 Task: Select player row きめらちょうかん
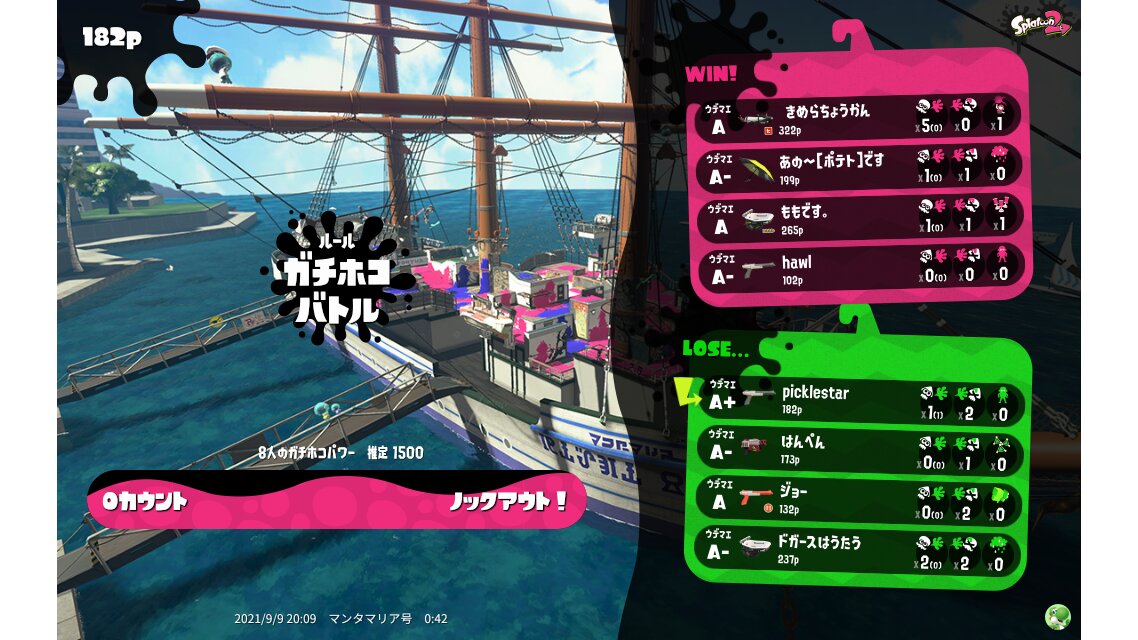click(x=858, y=118)
